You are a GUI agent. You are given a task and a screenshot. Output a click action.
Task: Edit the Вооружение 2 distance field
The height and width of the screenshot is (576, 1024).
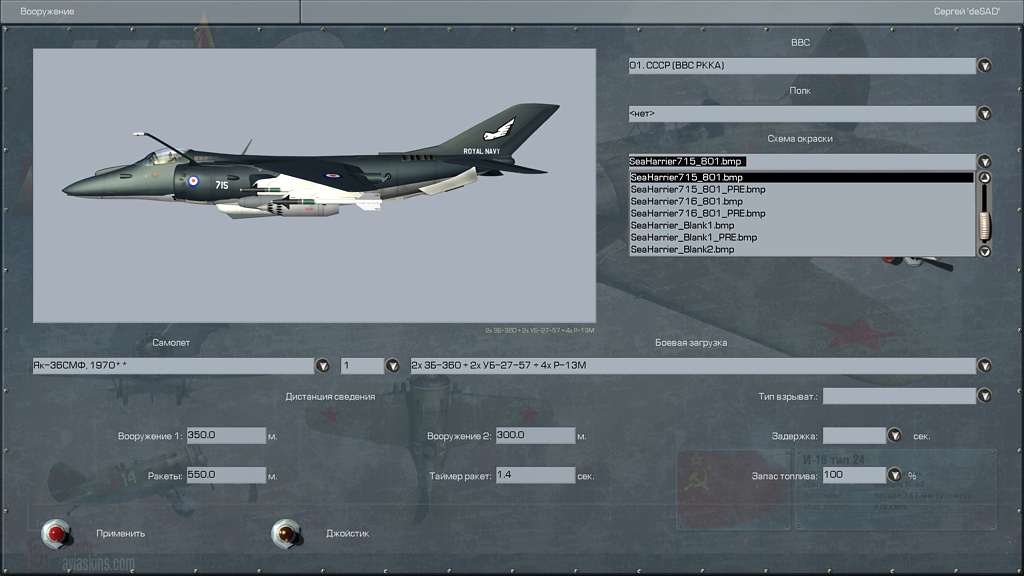coord(535,436)
